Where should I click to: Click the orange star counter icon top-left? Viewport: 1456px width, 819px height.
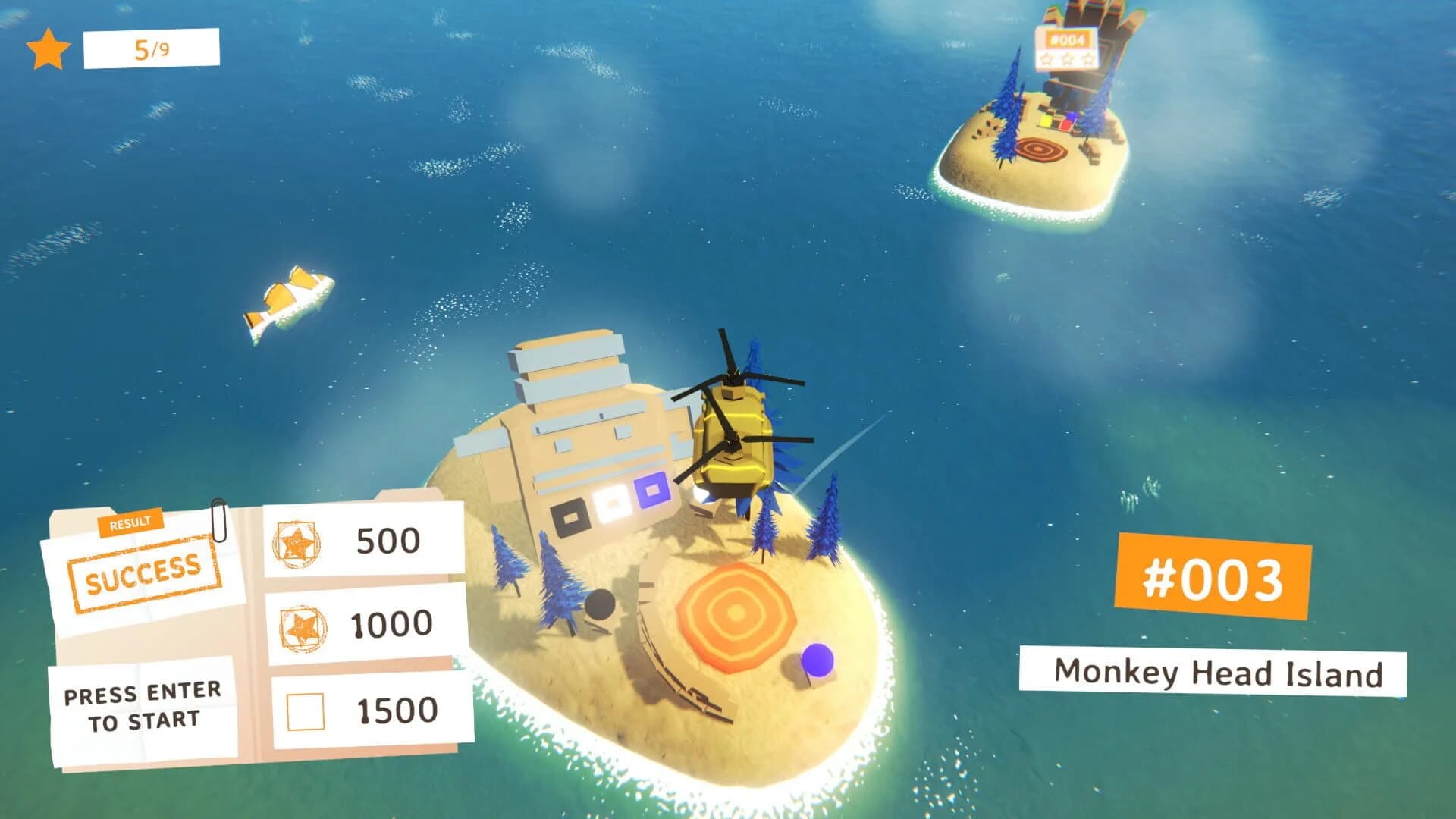pyautogui.click(x=45, y=48)
